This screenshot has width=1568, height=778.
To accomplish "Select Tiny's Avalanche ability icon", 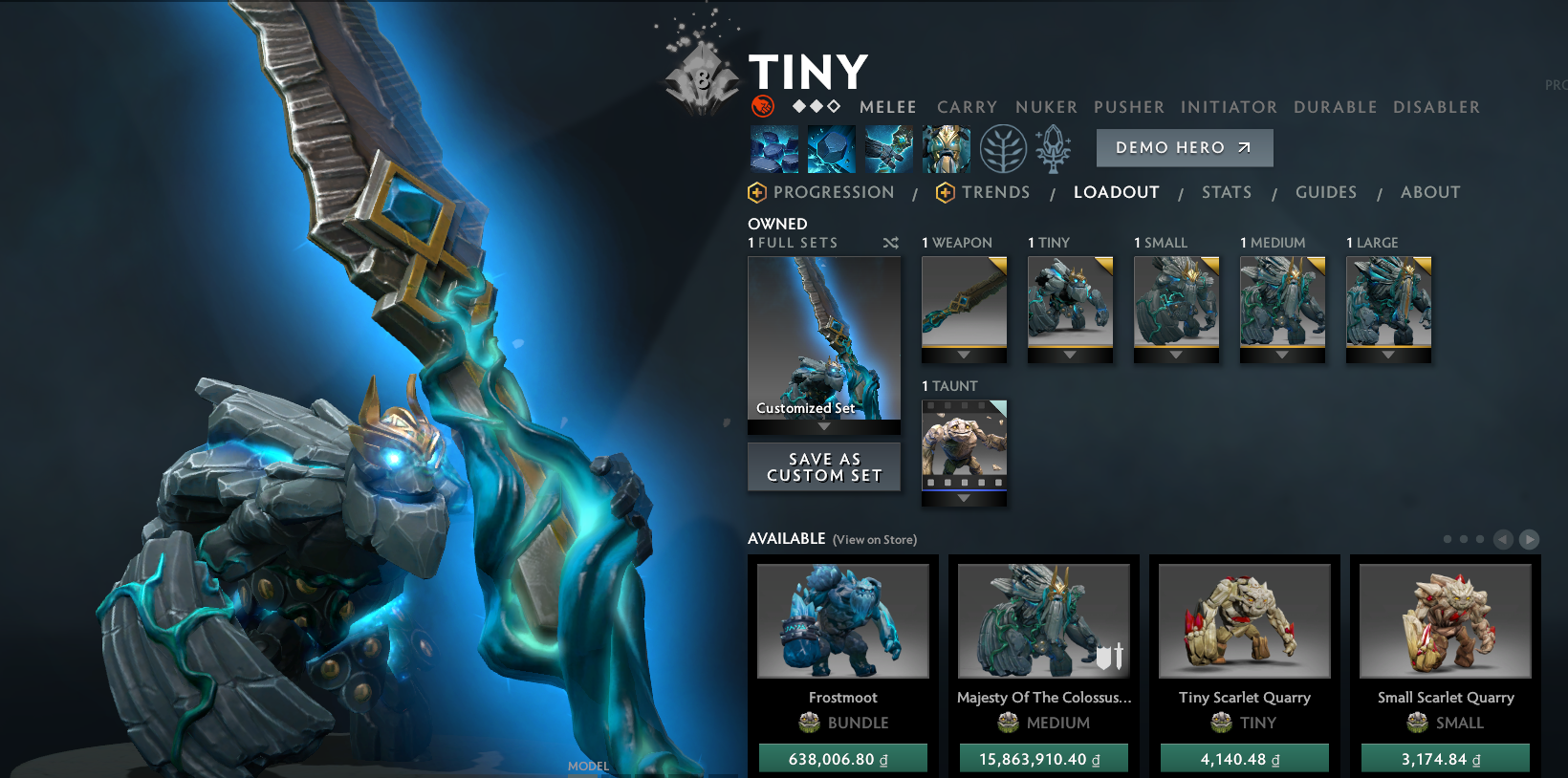I will click(x=774, y=148).
